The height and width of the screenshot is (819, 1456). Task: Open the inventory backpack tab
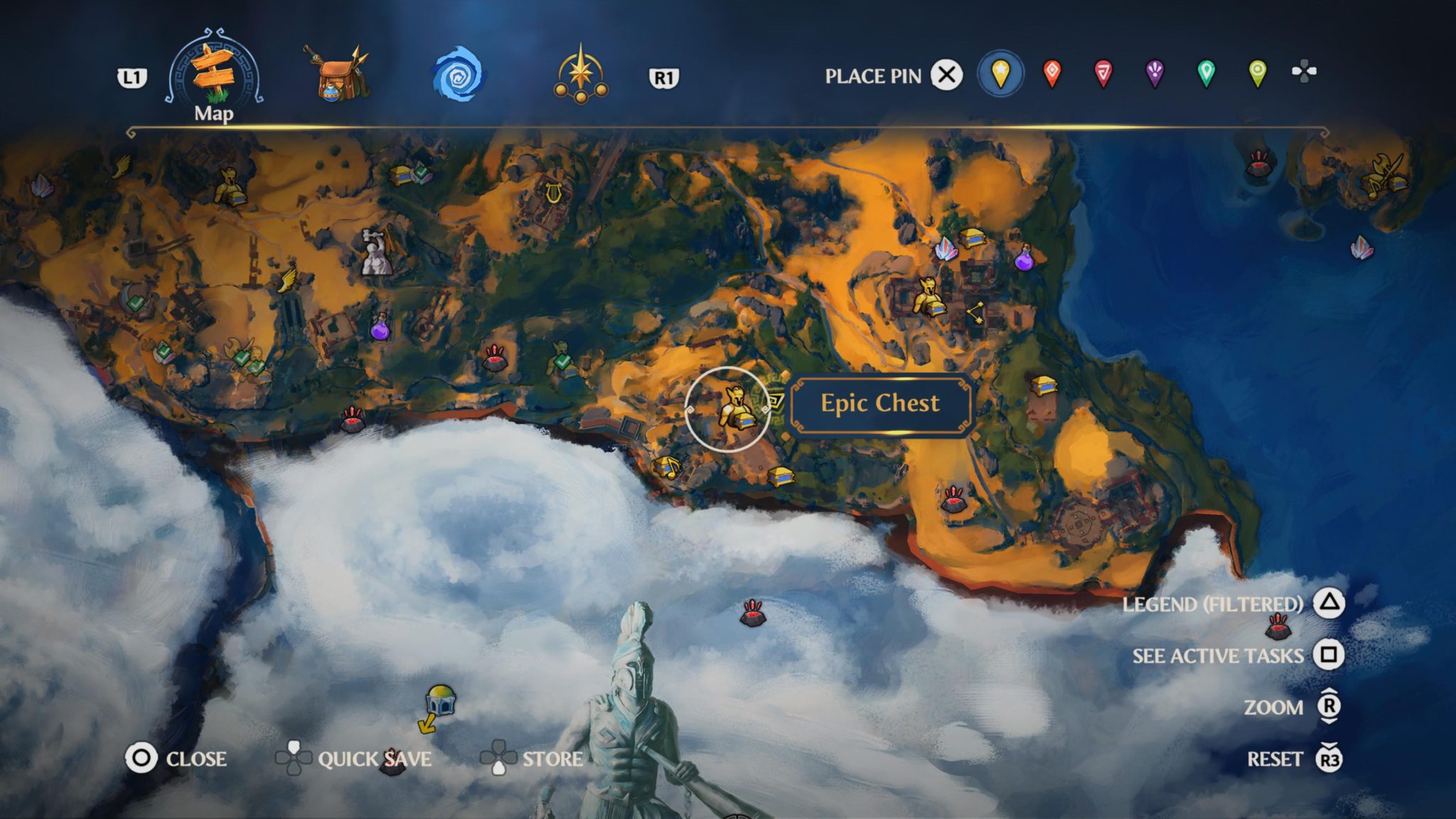point(336,71)
